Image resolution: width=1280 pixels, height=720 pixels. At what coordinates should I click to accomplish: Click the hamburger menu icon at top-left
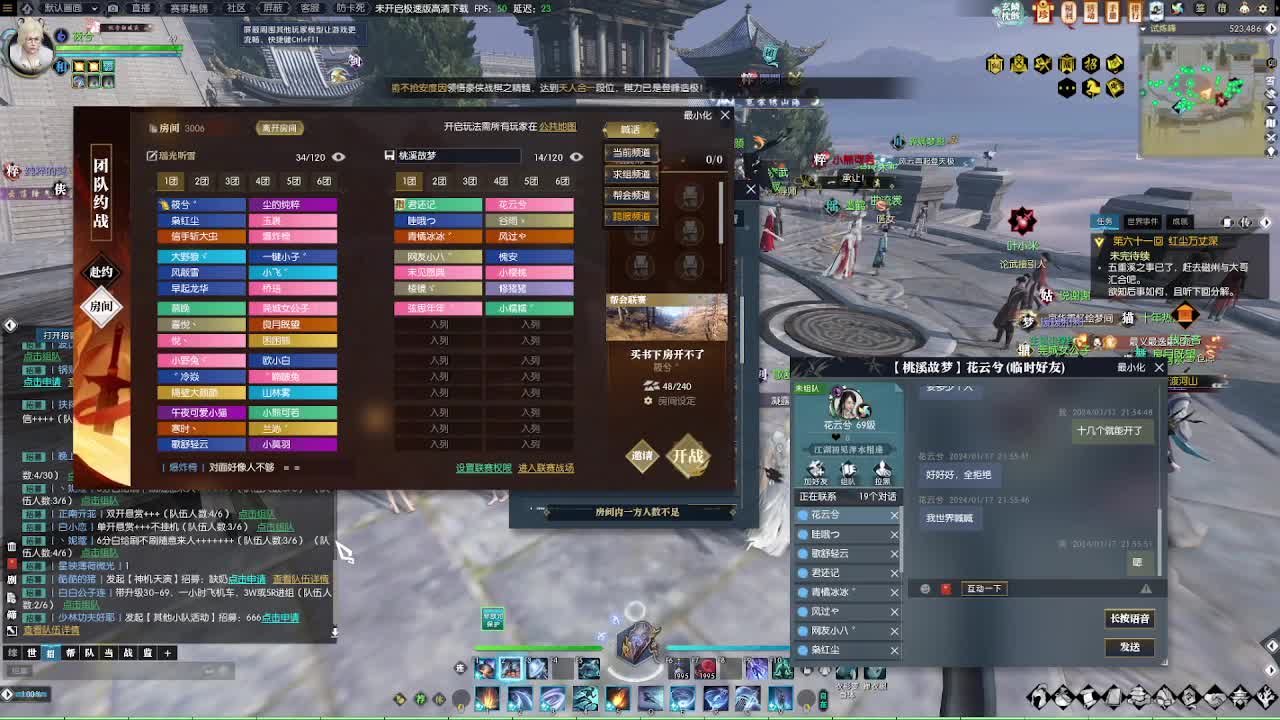(8, 8)
